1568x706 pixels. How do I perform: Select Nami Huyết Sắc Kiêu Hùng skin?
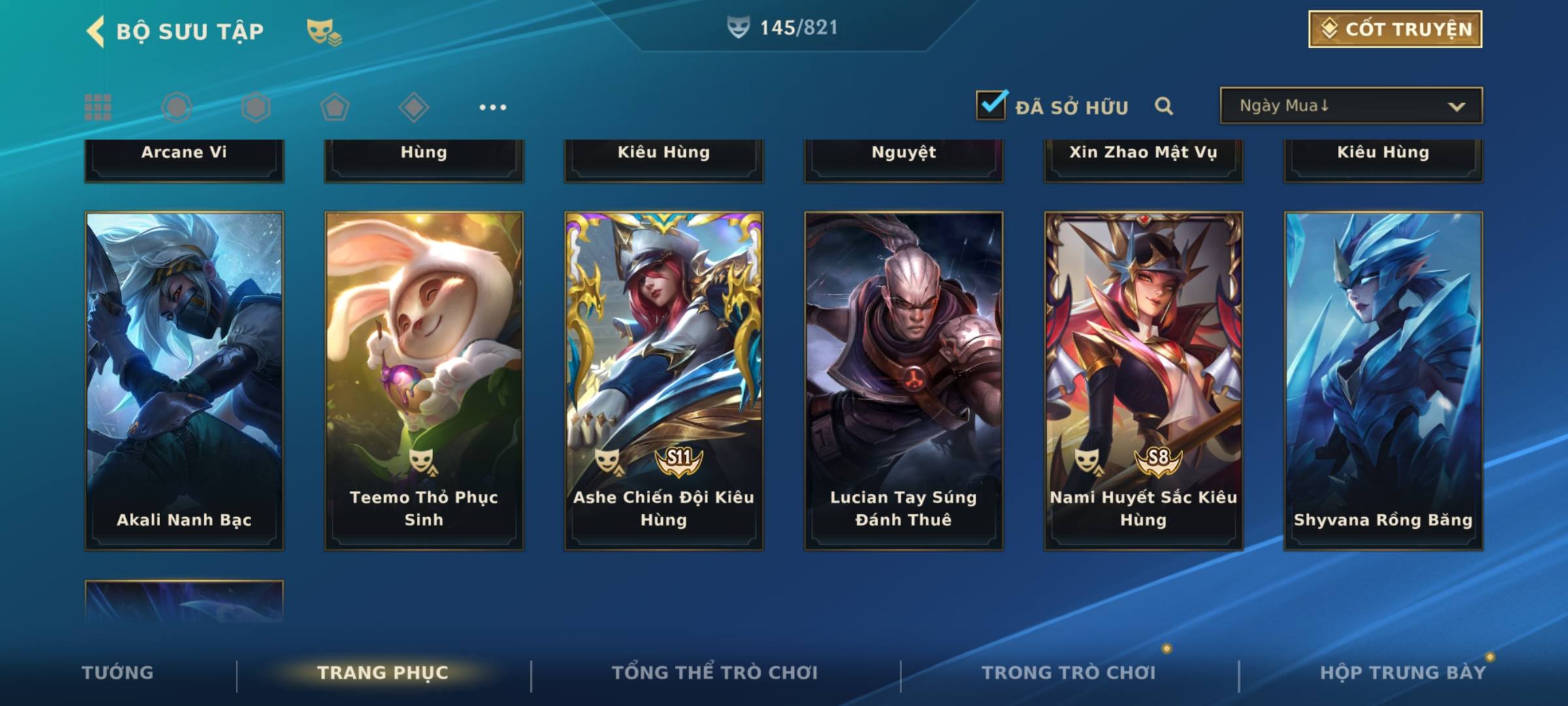click(1143, 380)
